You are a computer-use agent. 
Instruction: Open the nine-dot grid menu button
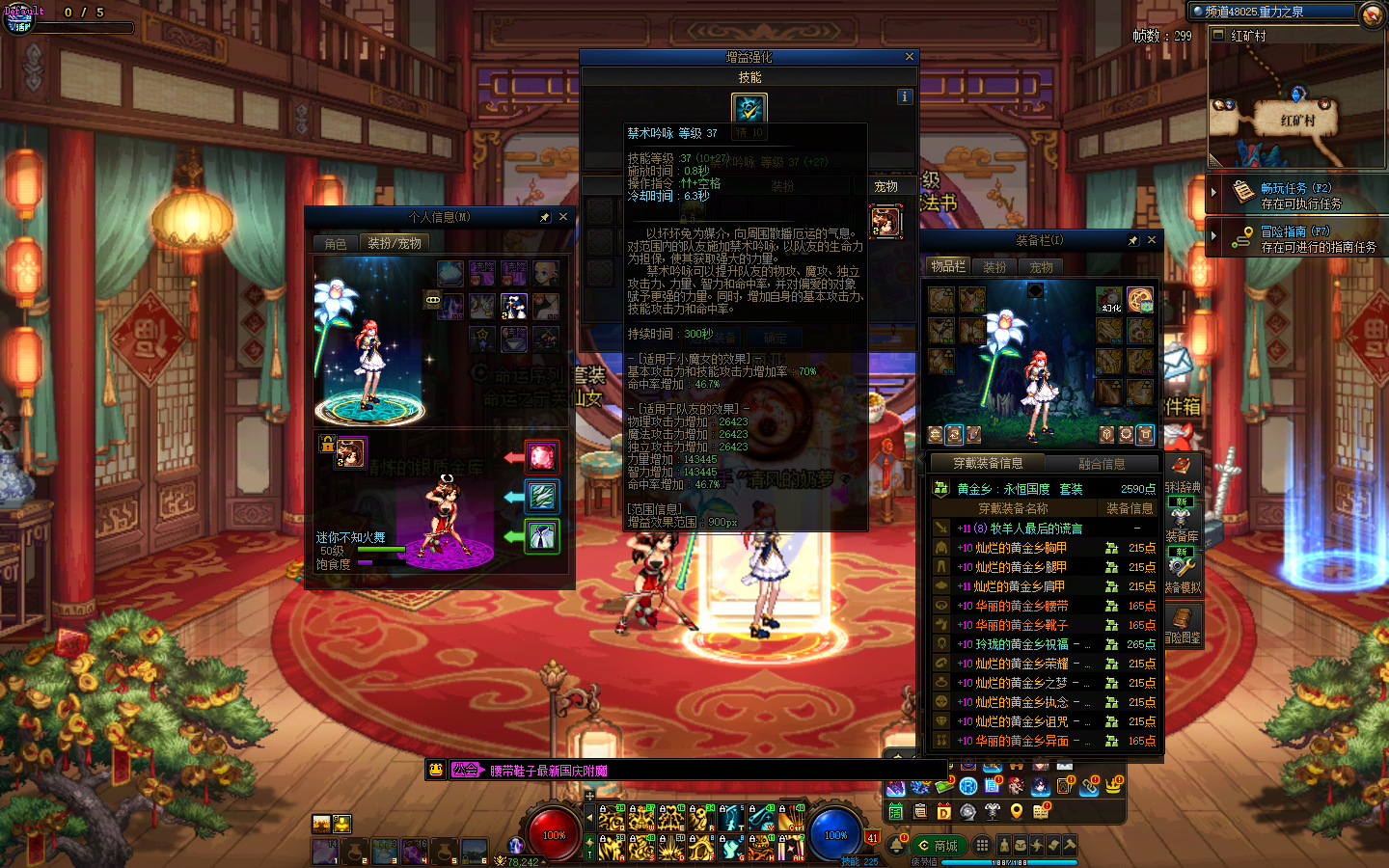[982, 845]
